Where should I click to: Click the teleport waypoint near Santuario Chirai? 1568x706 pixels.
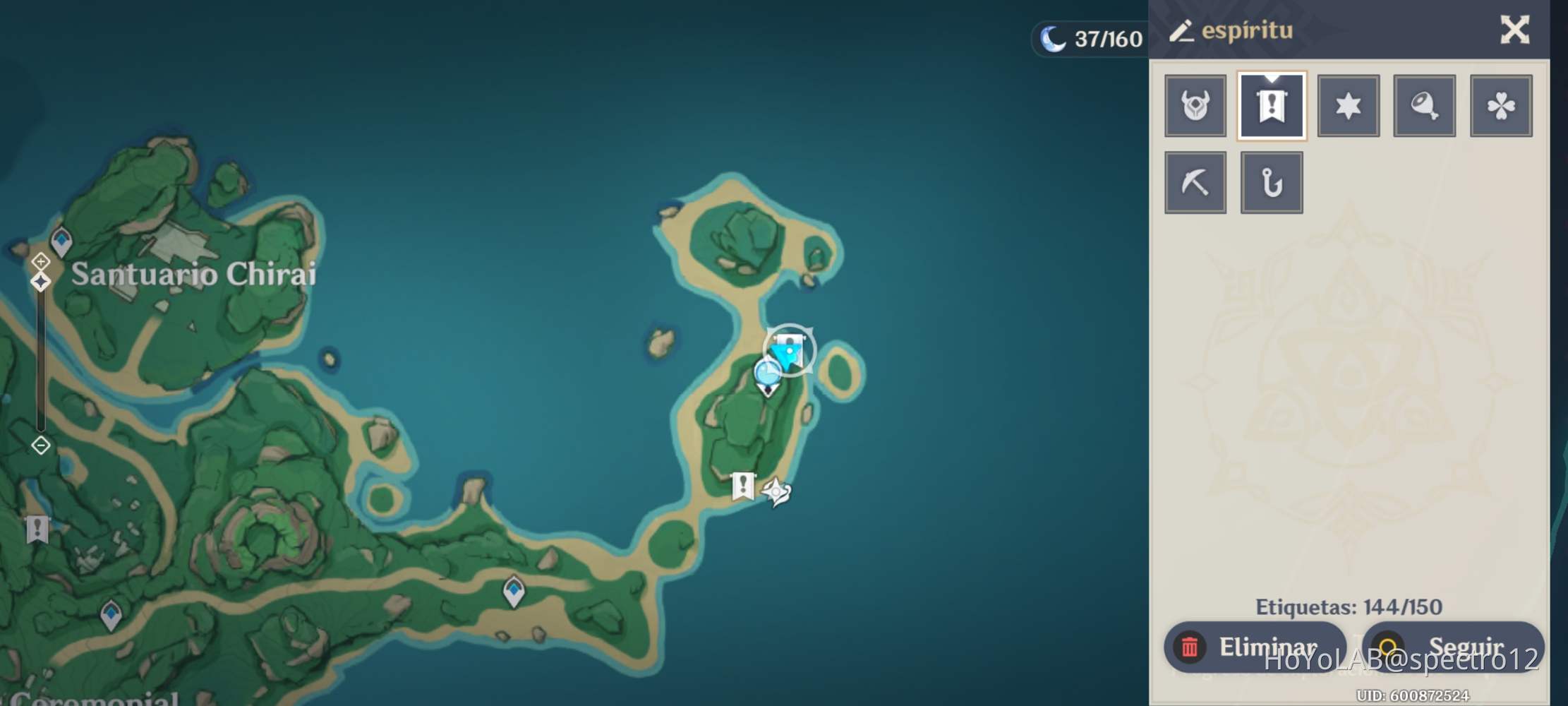point(62,241)
